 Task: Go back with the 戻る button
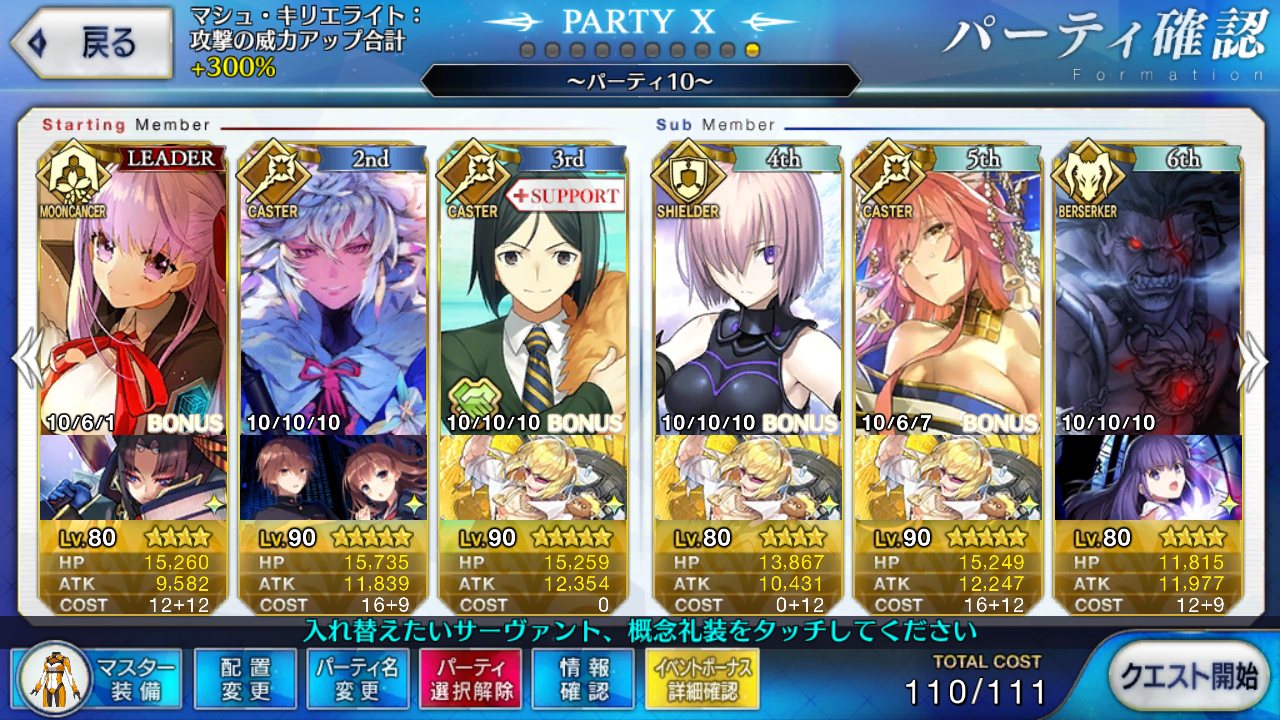[88, 43]
